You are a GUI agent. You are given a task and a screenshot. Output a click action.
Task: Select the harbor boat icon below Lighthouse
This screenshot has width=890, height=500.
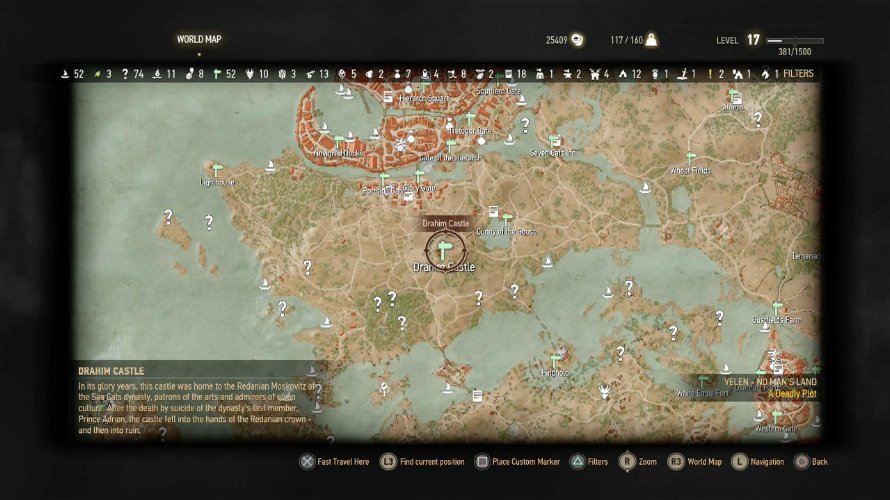coord(264,284)
